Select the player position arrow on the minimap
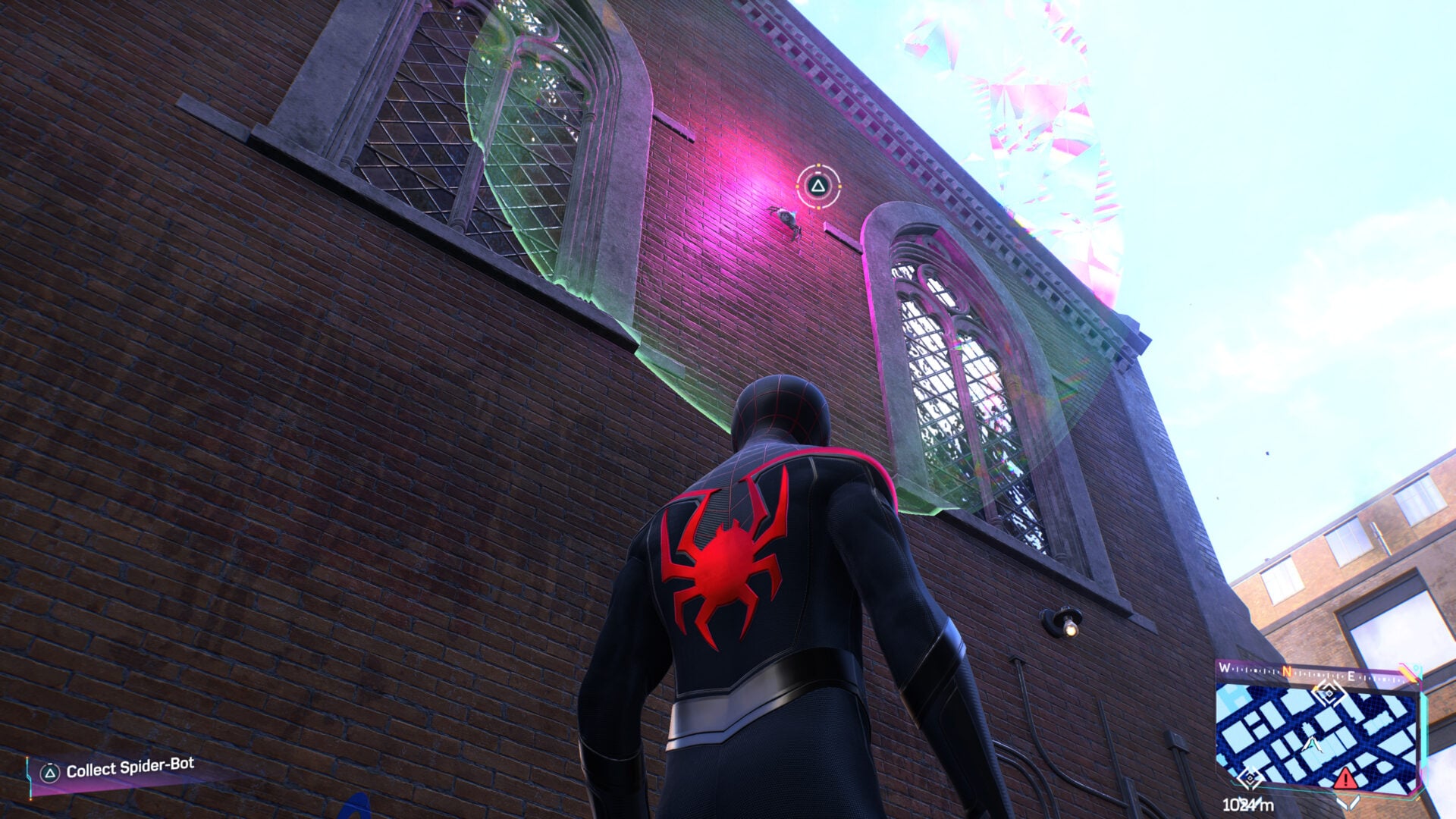The width and height of the screenshot is (1456, 819). [1313, 745]
